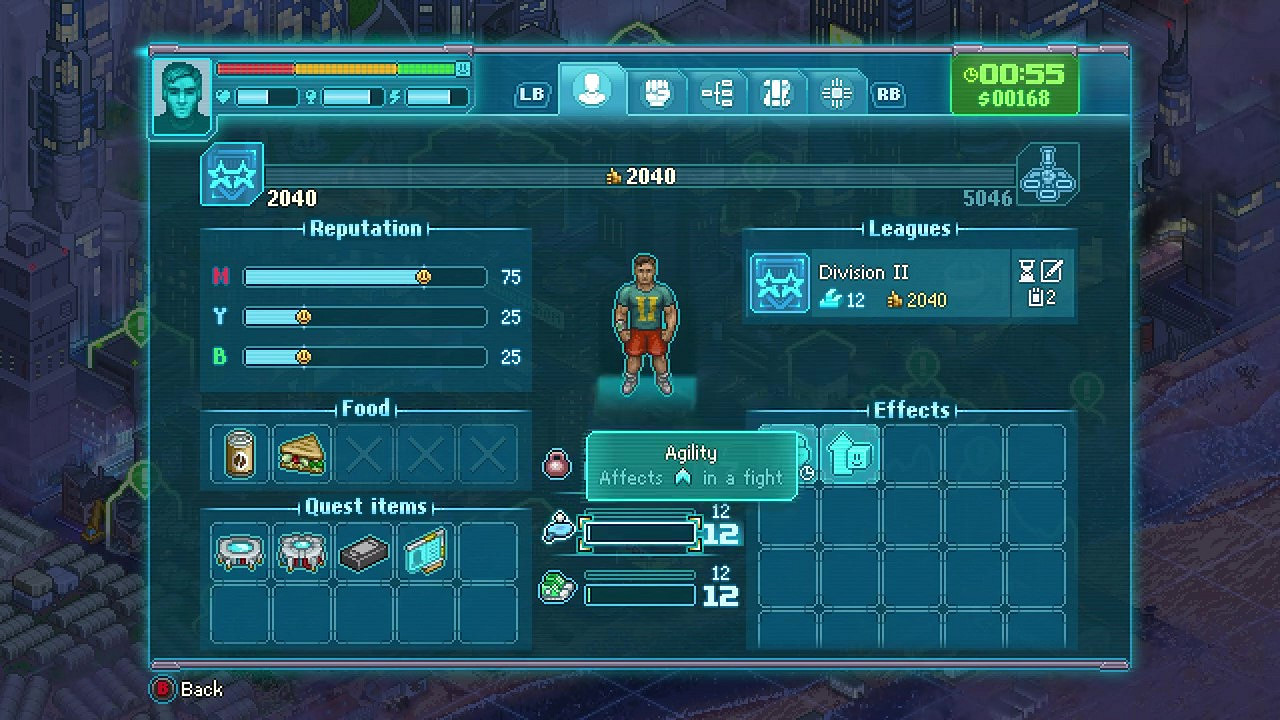Select the Y reputation bar

click(365, 317)
